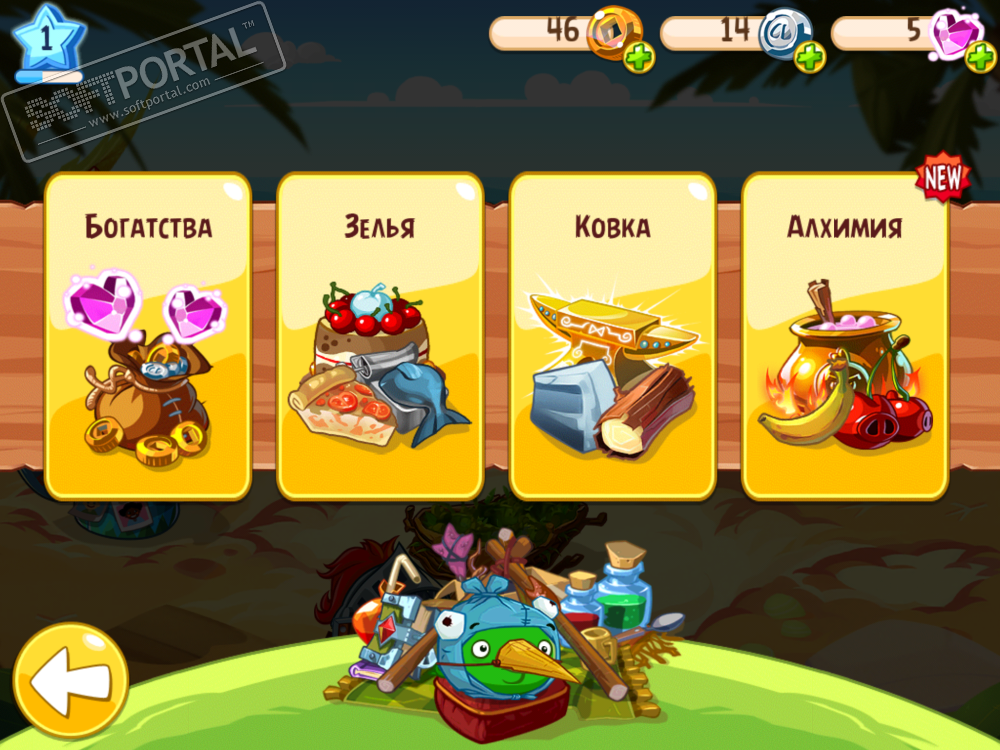This screenshot has height=750, width=1000.
Task: Open the Алхимия alchemy card
Action: pos(845,336)
